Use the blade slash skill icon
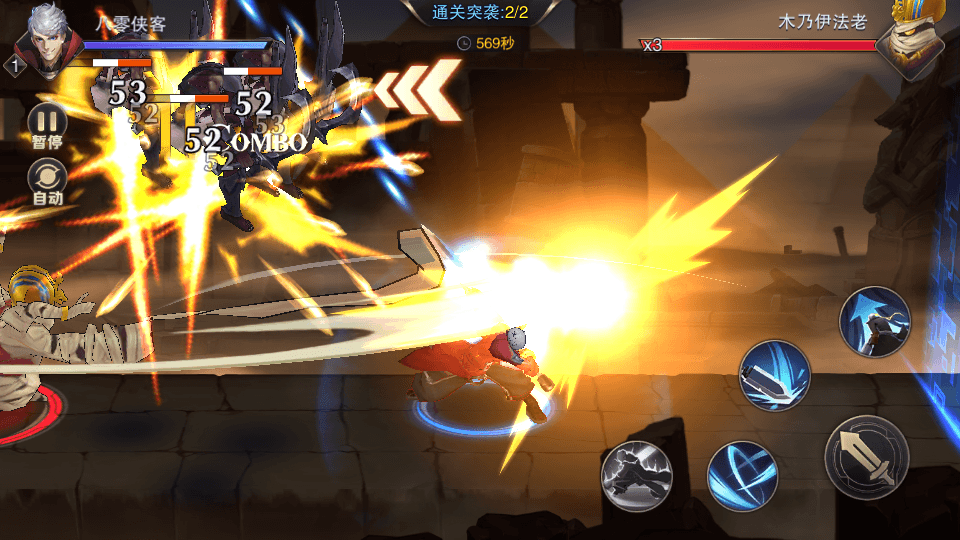Viewport: 960px width, 540px height. pyautogui.click(x=774, y=375)
